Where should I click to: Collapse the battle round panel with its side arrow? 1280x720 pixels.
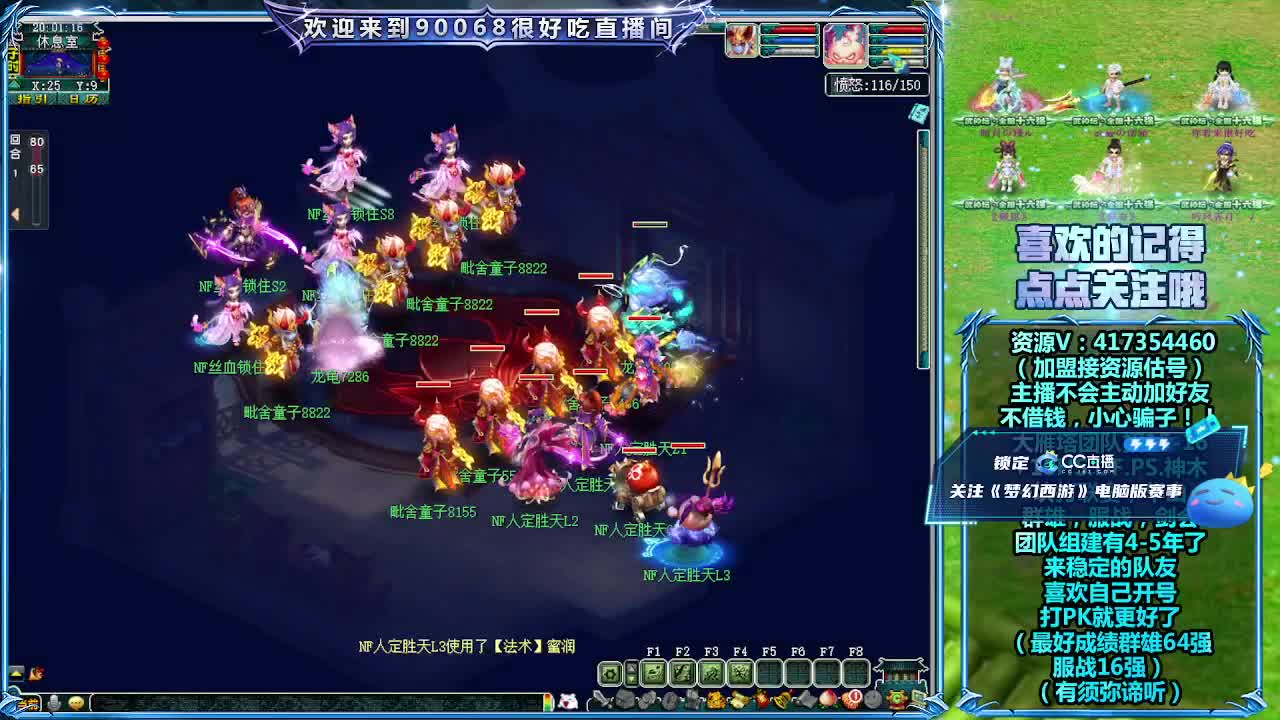point(16,213)
